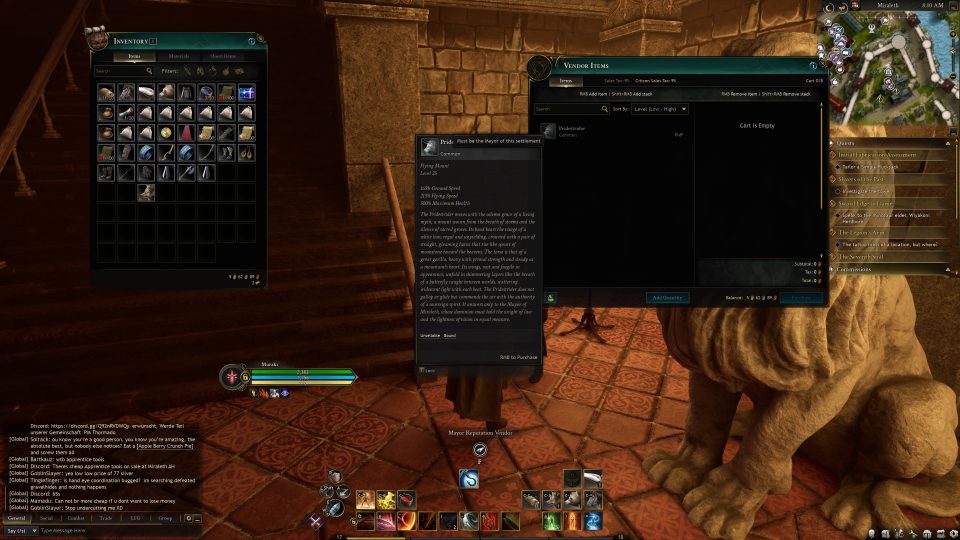Click the Add Quantity button

click(x=668, y=298)
